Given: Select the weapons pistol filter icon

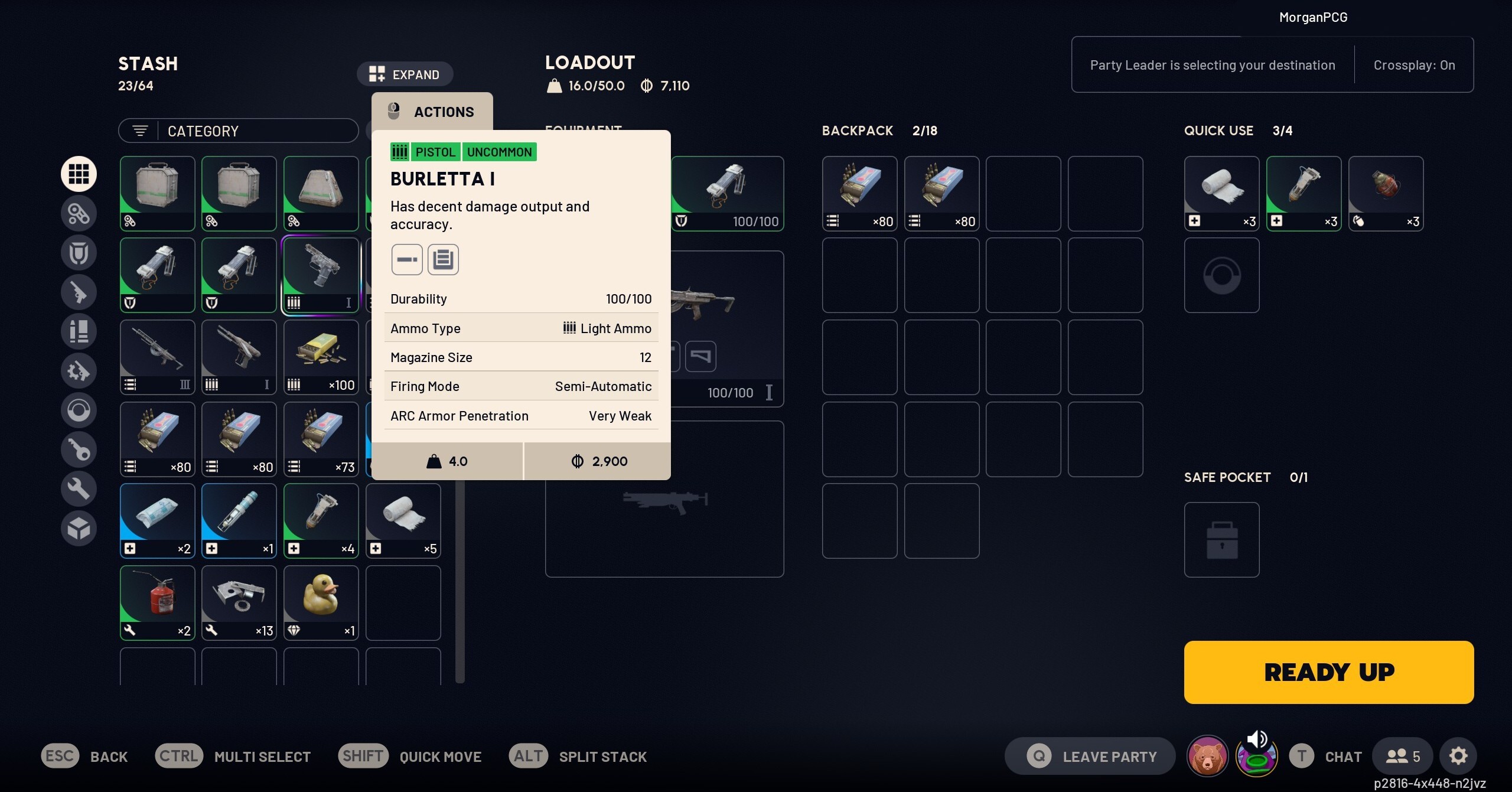Looking at the screenshot, I should tap(79, 292).
